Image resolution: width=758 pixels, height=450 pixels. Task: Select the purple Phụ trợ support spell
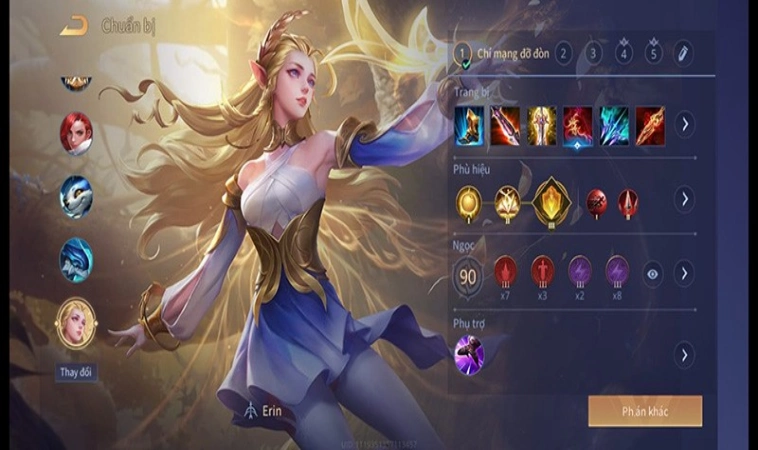tap(470, 355)
